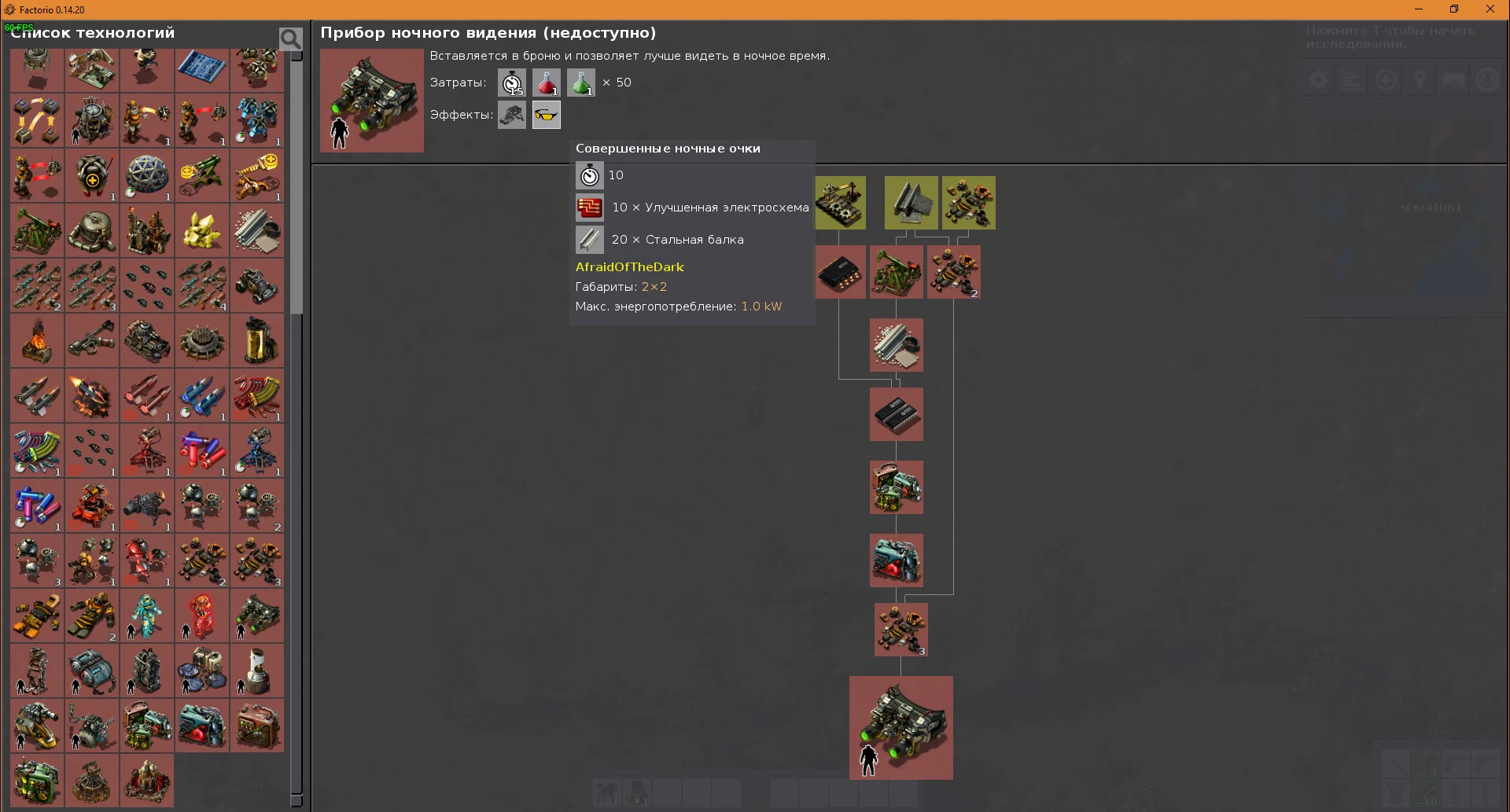Click the advanced circuit icon in the tooltip
The width and height of the screenshot is (1510, 812).
tap(590, 207)
